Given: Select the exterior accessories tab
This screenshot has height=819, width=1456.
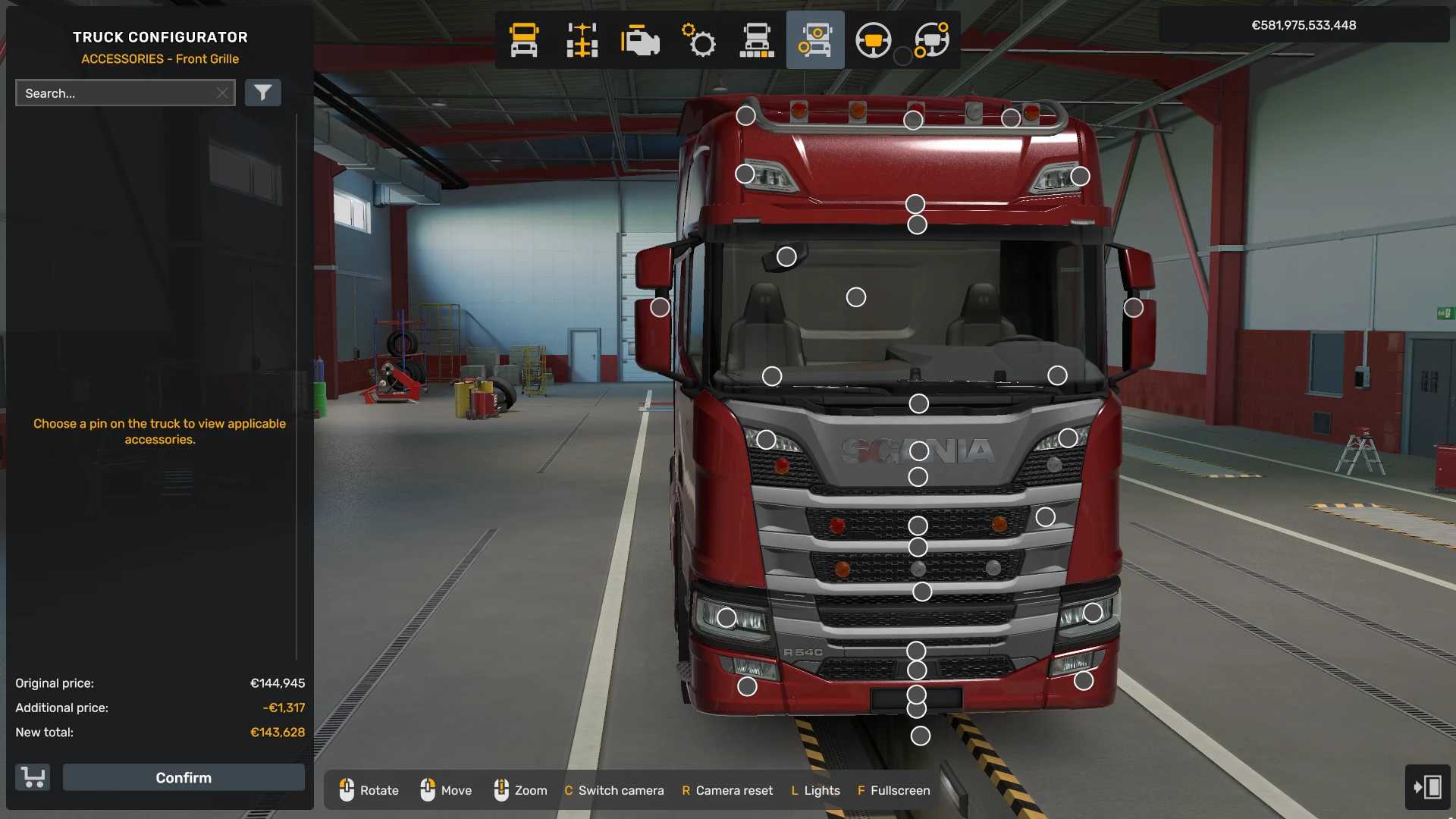Looking at the screenshot, I should coord(815,40).
